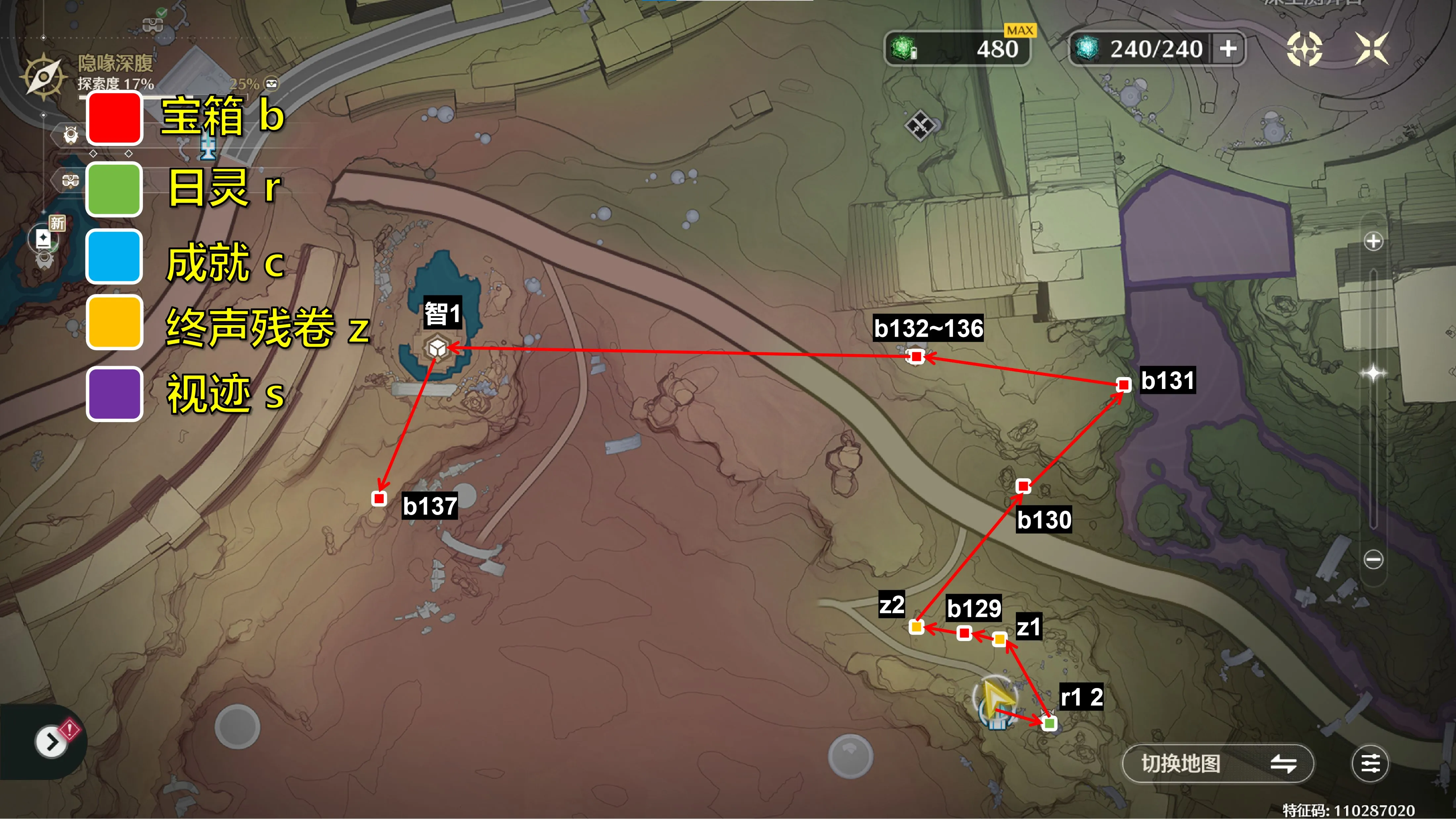Close the map with the X button

pyautogui.click(x=1372, y=49)
